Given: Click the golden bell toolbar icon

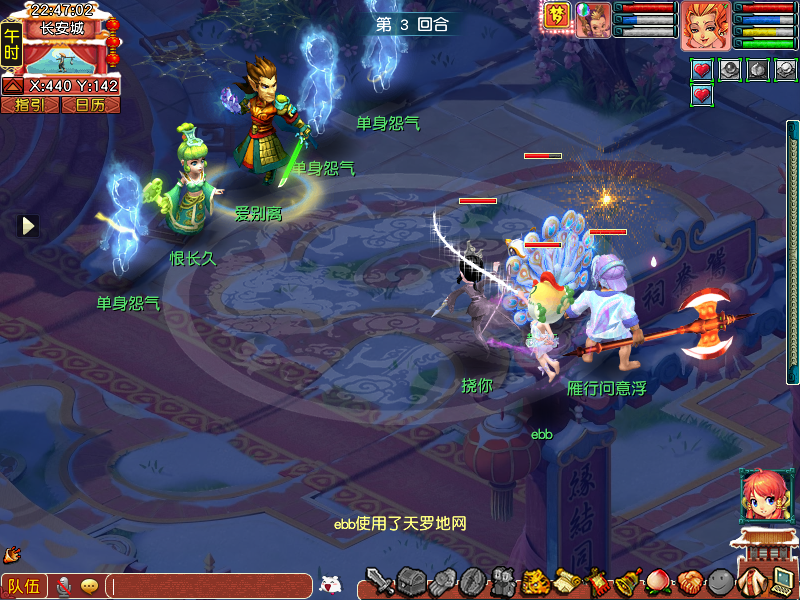Looking at the screenshot, I should [x=628, y=581].
